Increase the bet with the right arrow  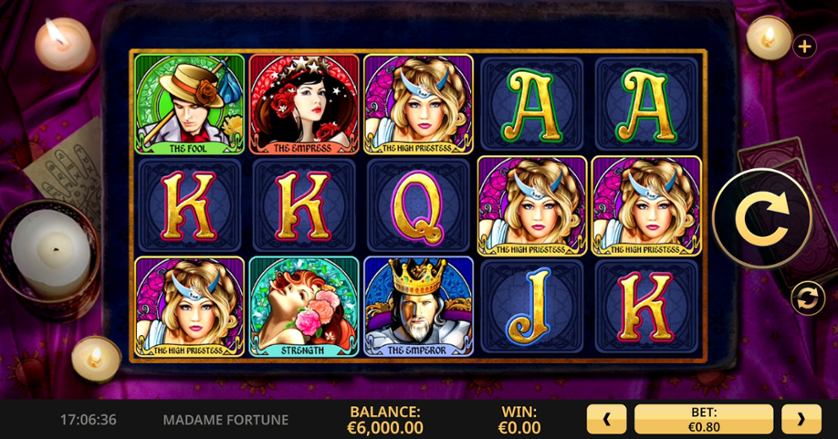click(x=801, y=418)
